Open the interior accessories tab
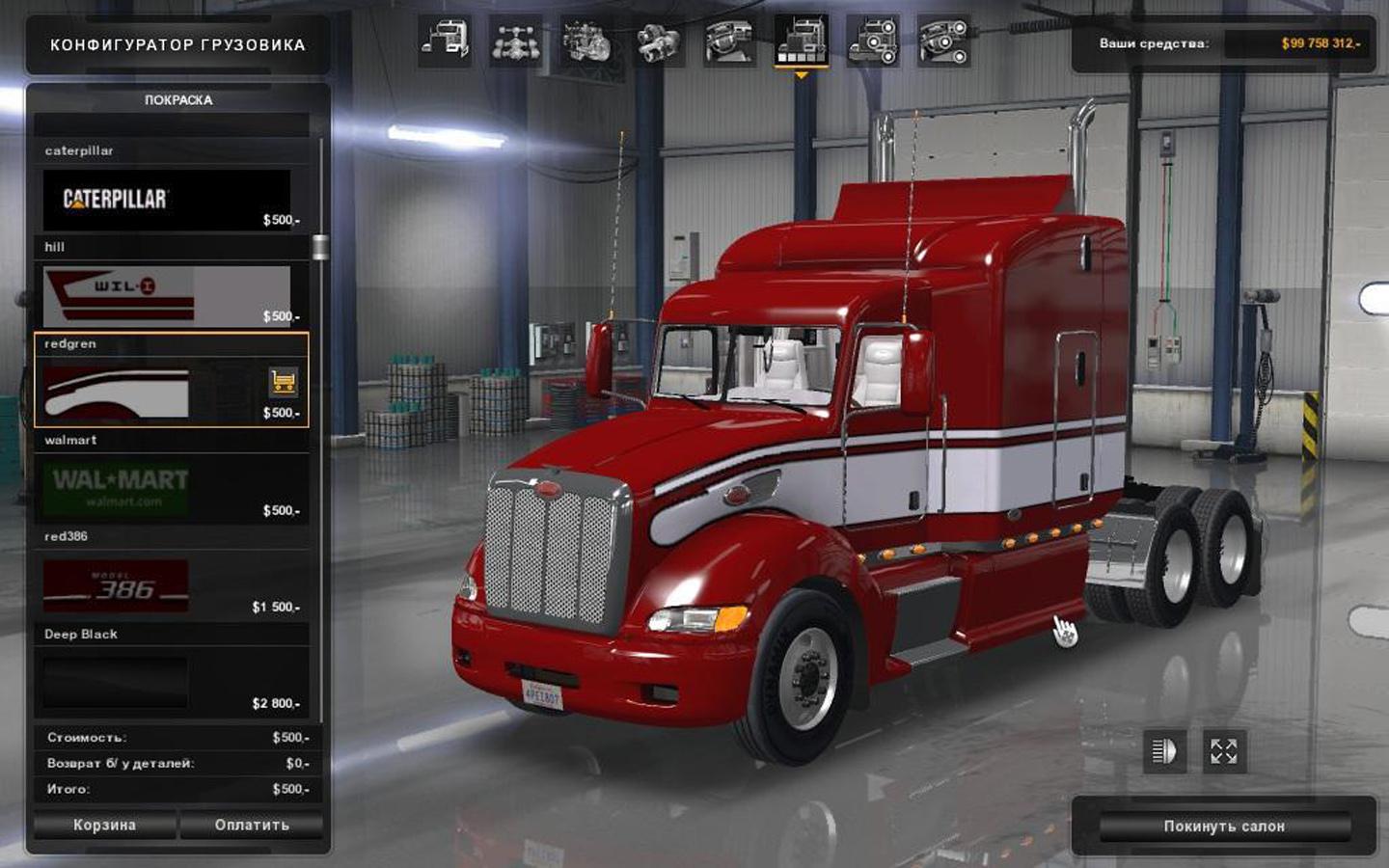Image resolution: width=1389 pixels, height=868 pixels. point(943,41)
